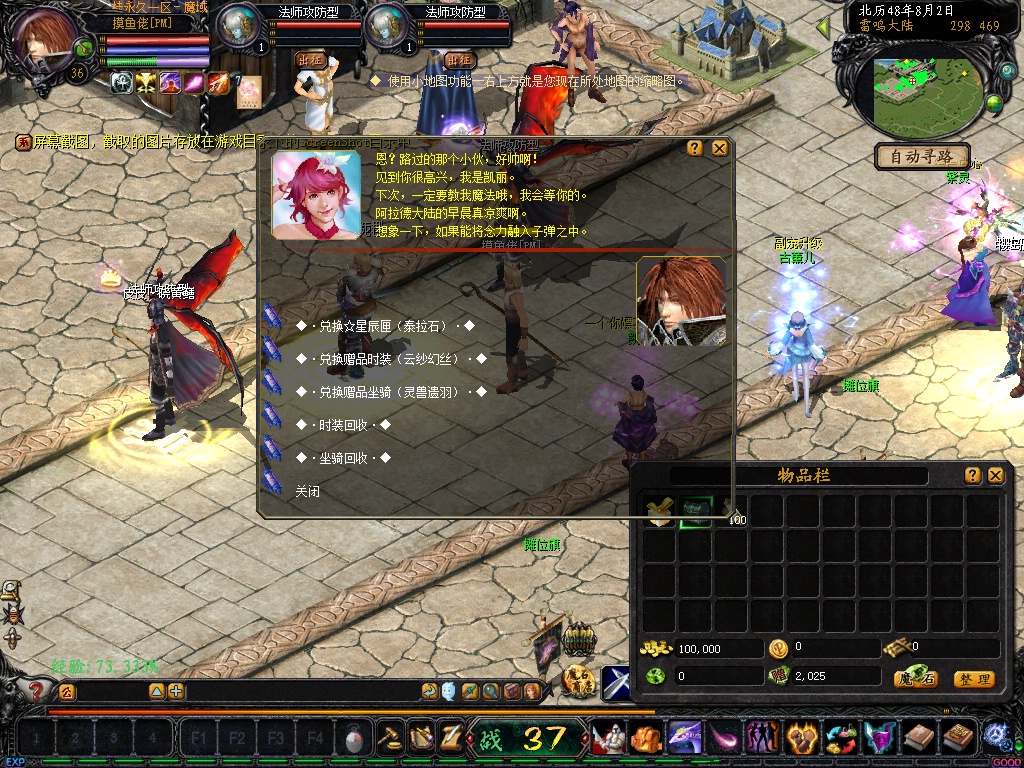Screen dimensions: 1024x768
Task: Select the player portrait 摸鱼佬
Action: [x=45, y=42]
